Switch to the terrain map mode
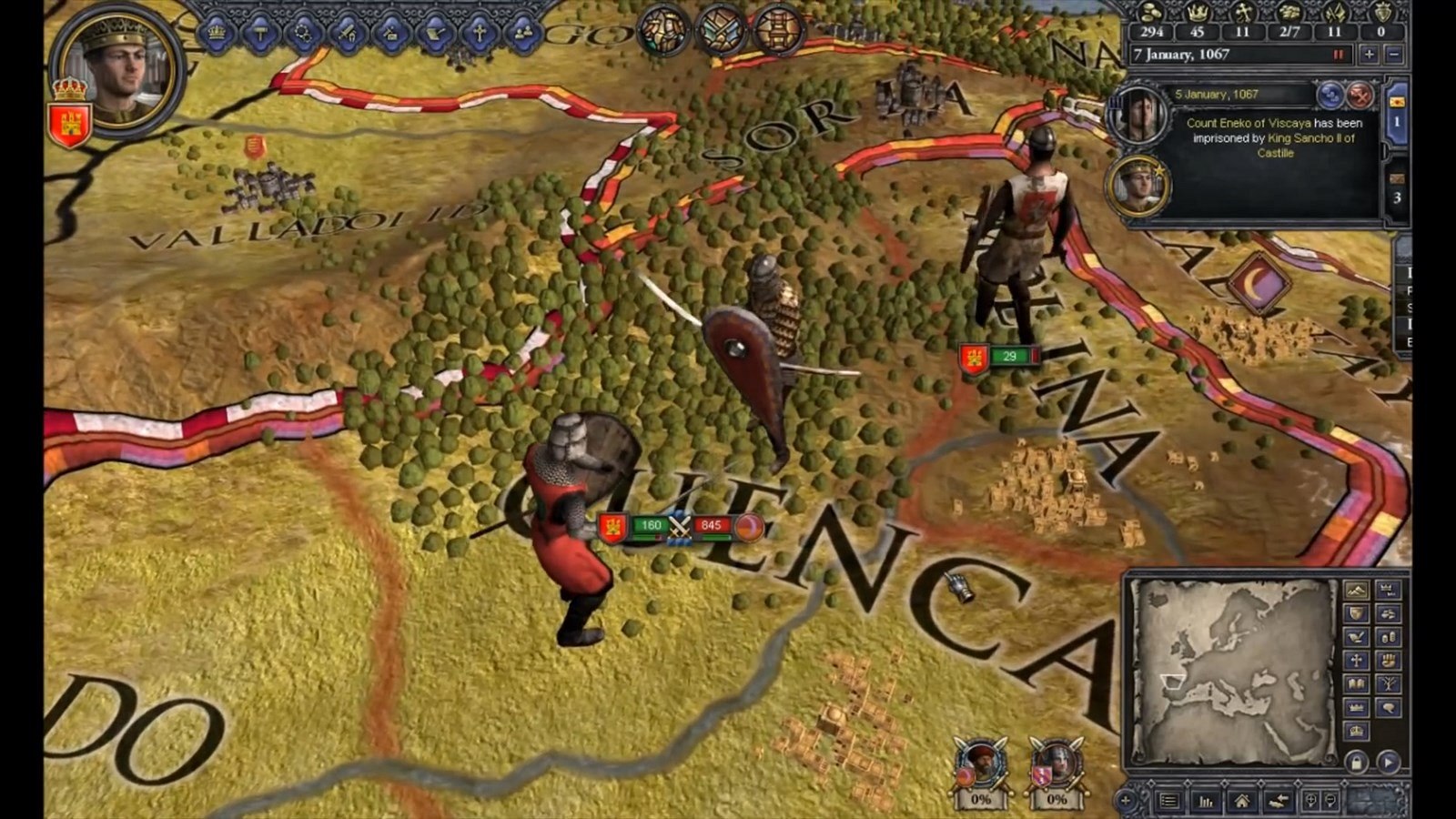 pos(1356,591)
